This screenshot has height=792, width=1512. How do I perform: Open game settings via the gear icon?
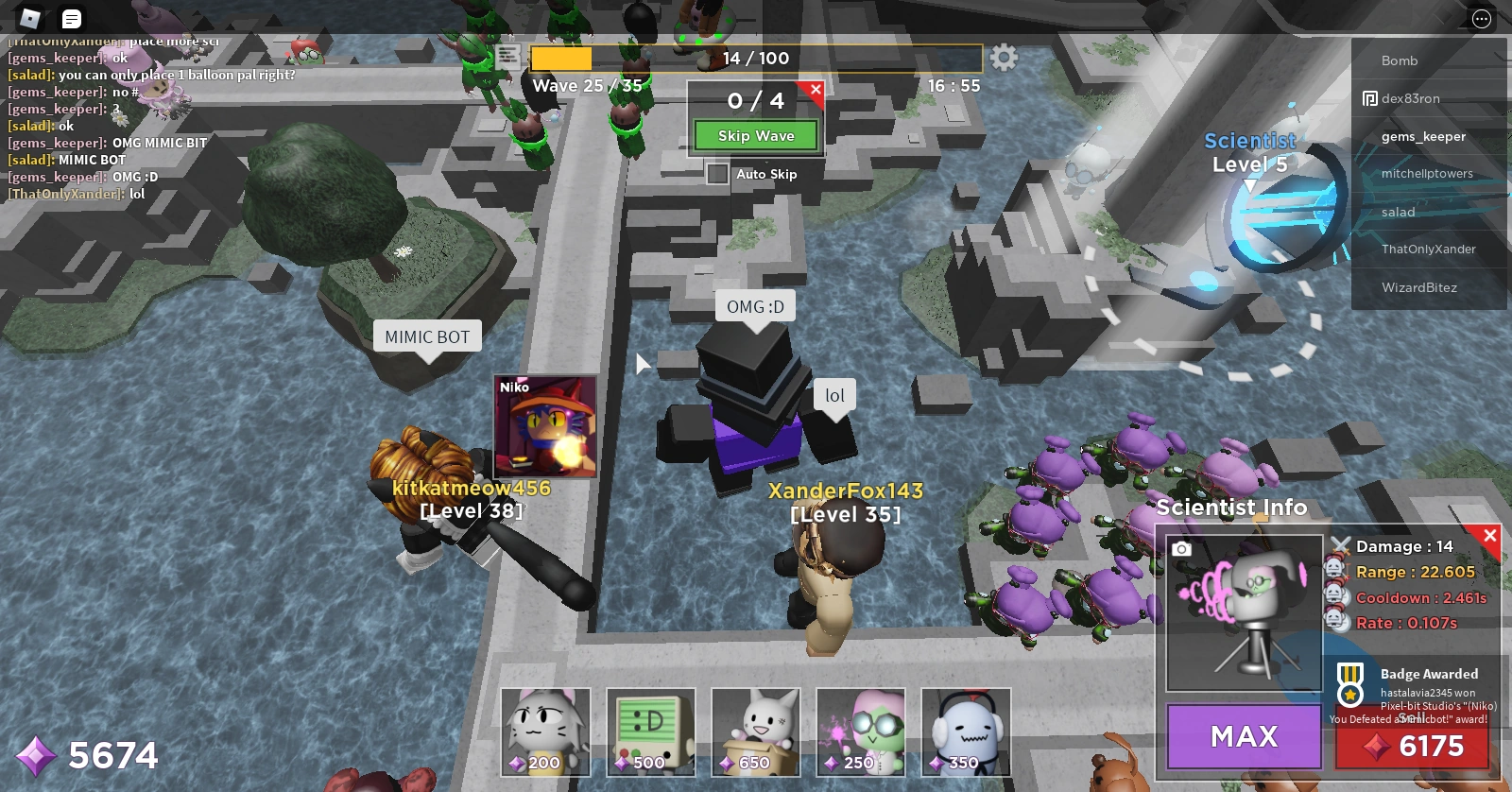pyautogui.click(x=1004, y=58)
